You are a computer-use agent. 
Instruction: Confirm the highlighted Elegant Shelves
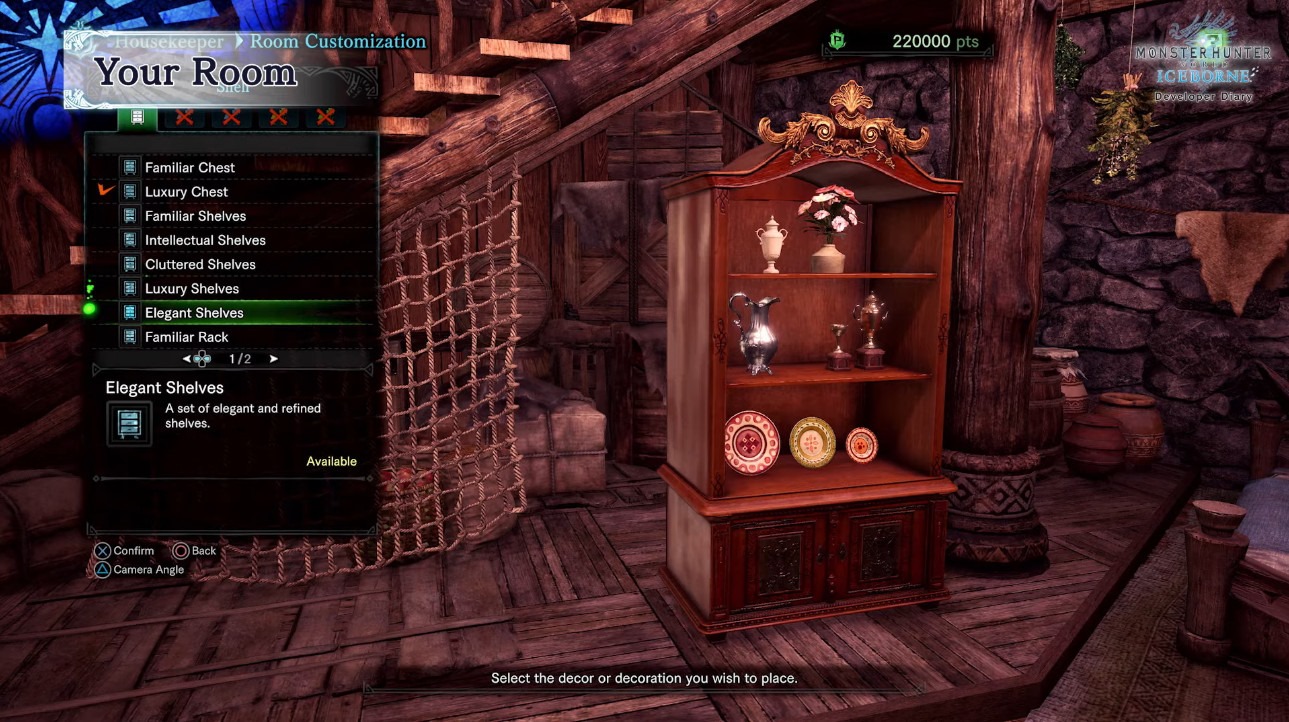194,313
